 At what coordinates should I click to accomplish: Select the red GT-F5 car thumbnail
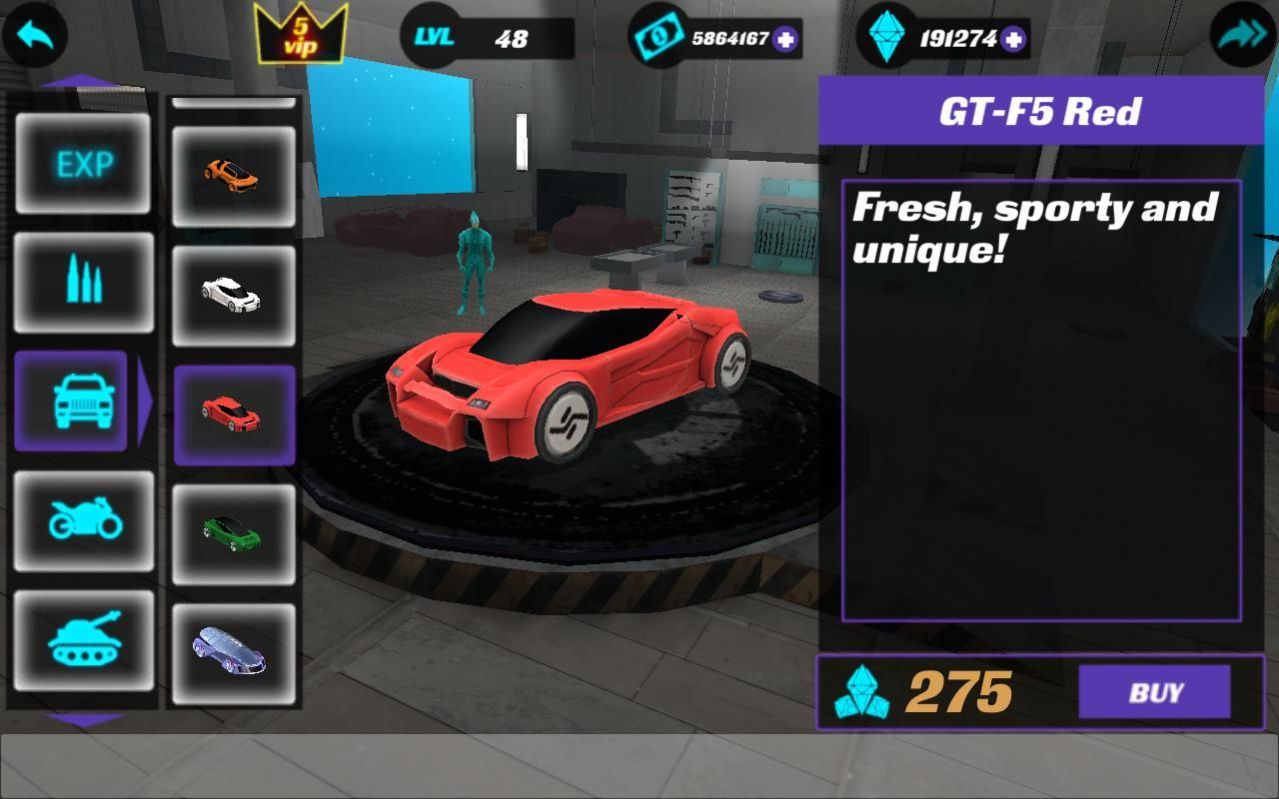[x=234, y=414]
